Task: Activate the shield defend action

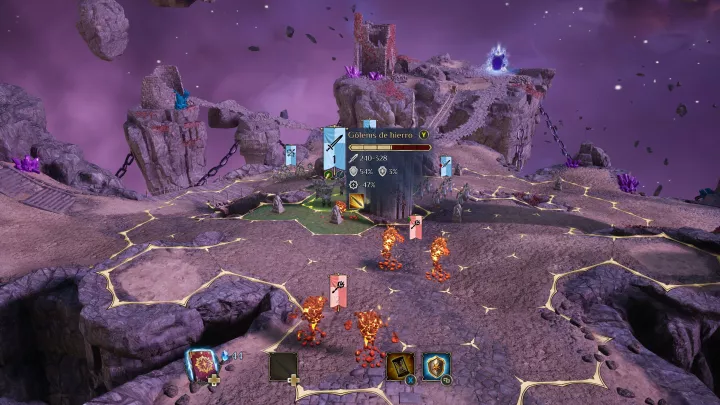Action: (436, 366)
